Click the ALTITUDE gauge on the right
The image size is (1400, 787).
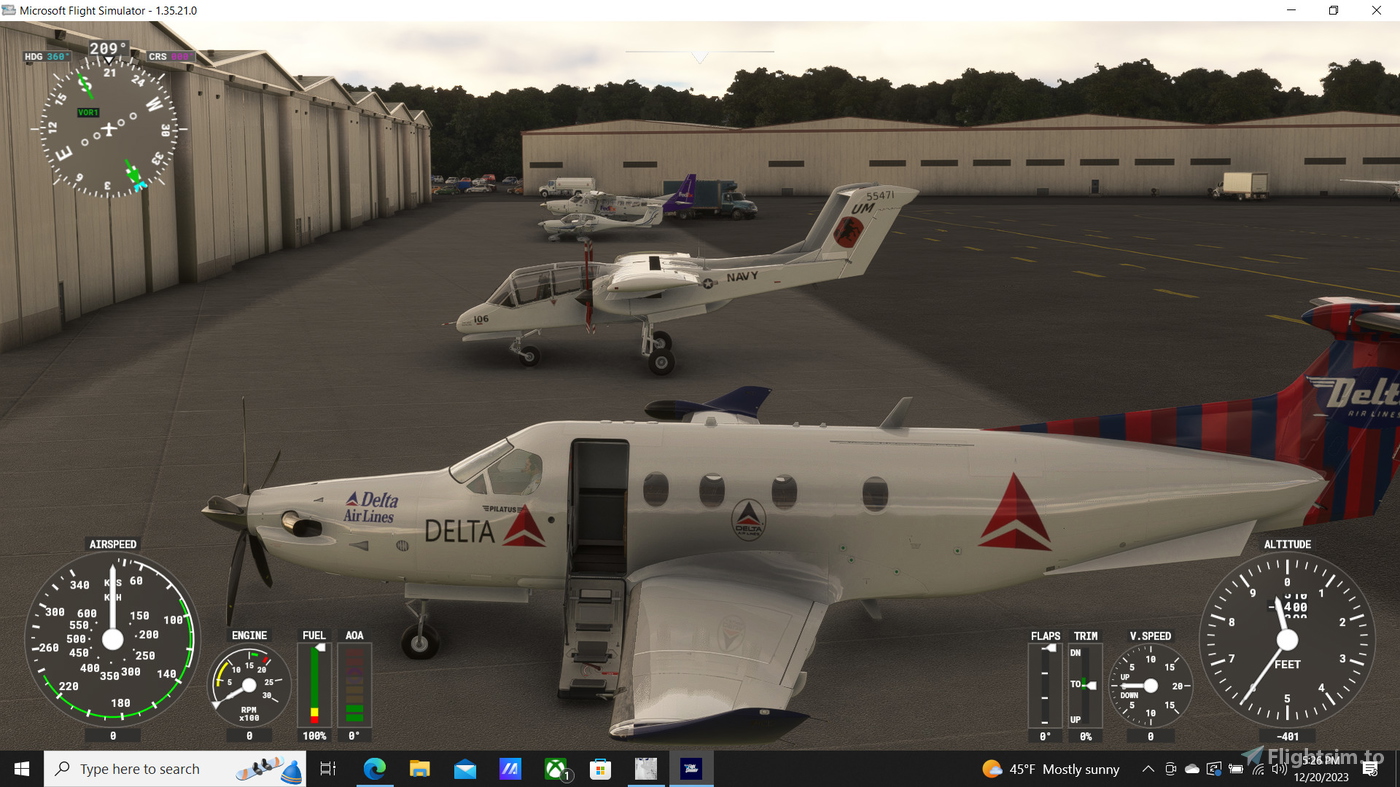tap(1287, 640)
